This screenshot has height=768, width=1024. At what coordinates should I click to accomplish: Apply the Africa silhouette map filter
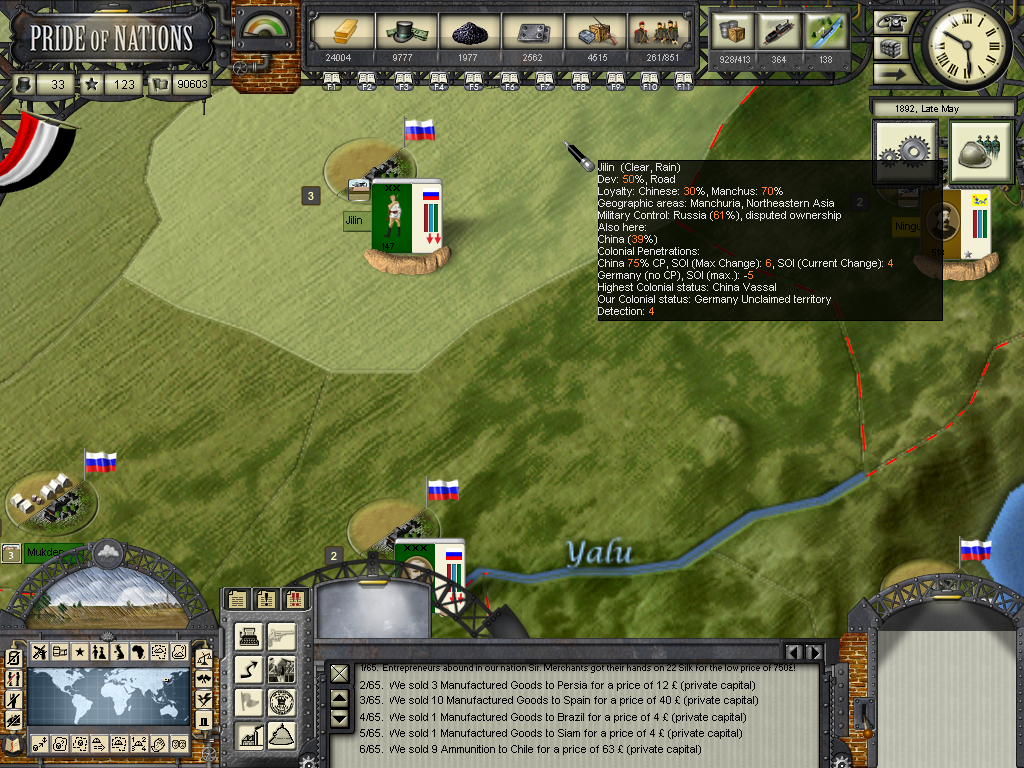coord(139,652)
